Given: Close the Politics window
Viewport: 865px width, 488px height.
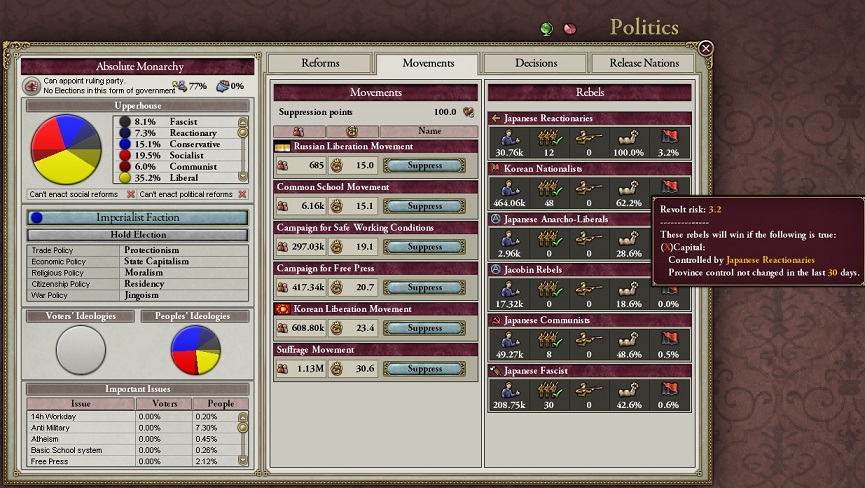Looking at the screenshot, I should 706,48.
